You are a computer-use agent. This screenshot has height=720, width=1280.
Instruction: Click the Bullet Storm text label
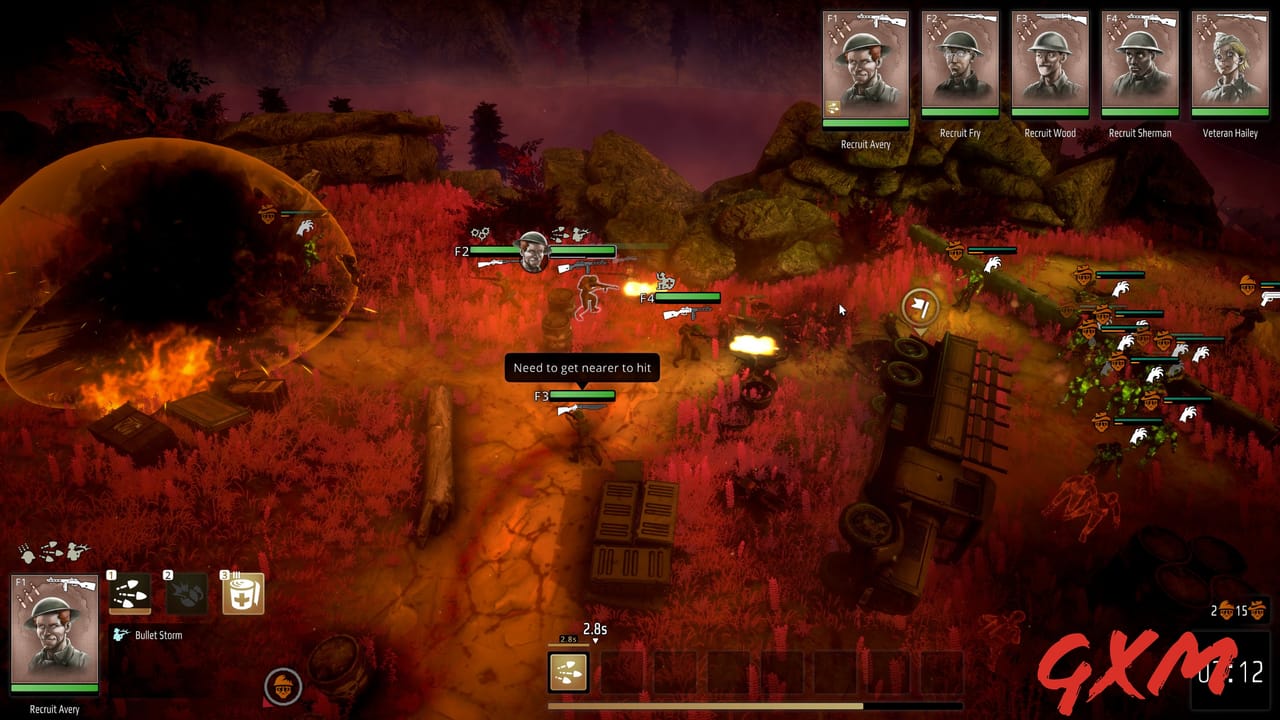(x=158, y=633)
